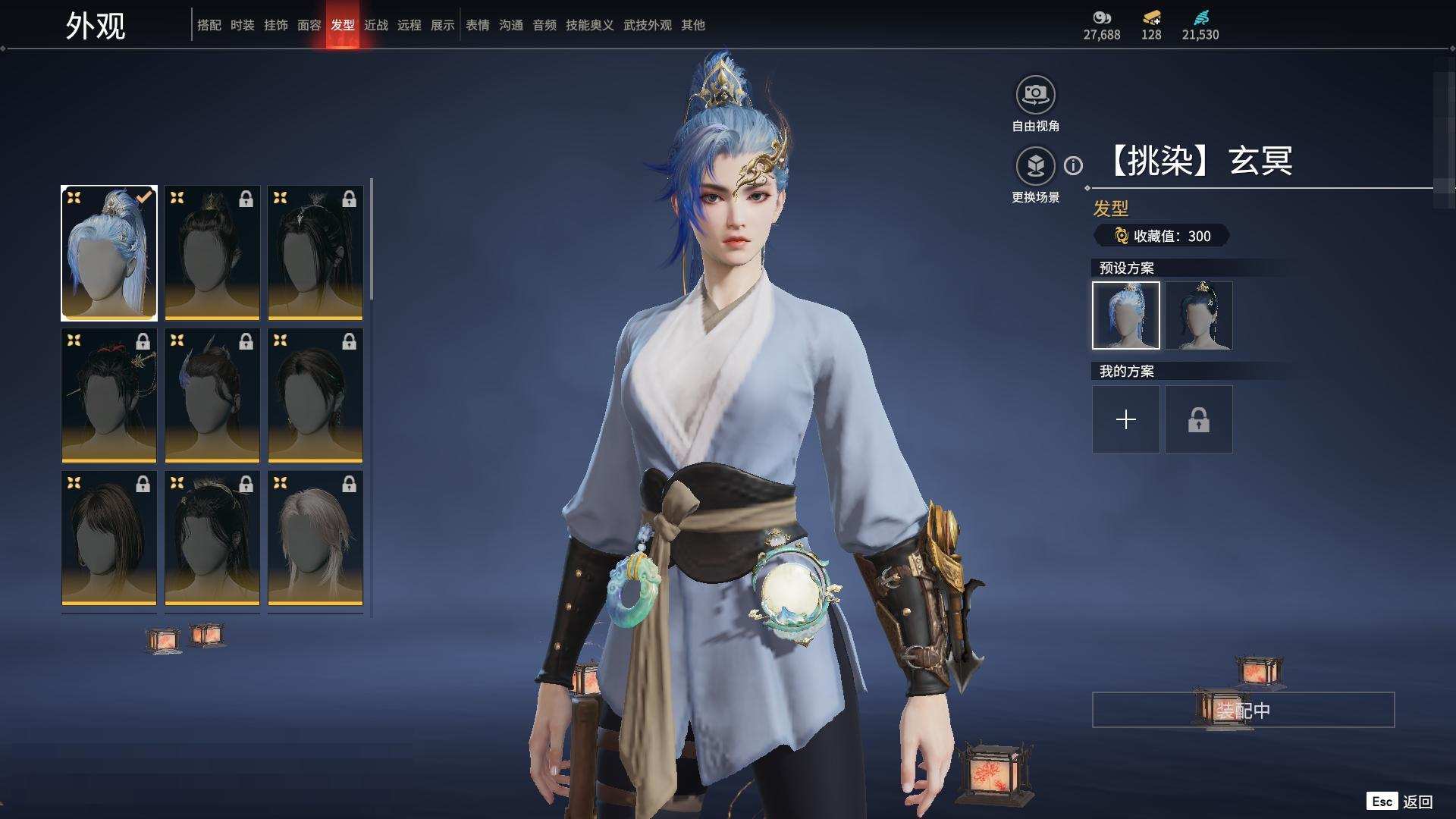
Task: Click the 装配中 button
Action: point(1243,711)
